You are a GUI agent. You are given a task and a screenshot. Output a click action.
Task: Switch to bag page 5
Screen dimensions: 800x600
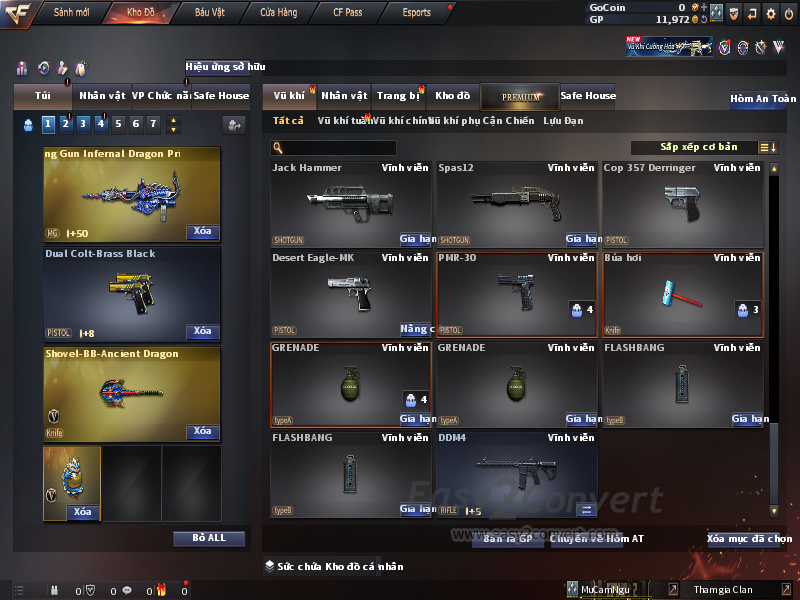click(118, 124)
